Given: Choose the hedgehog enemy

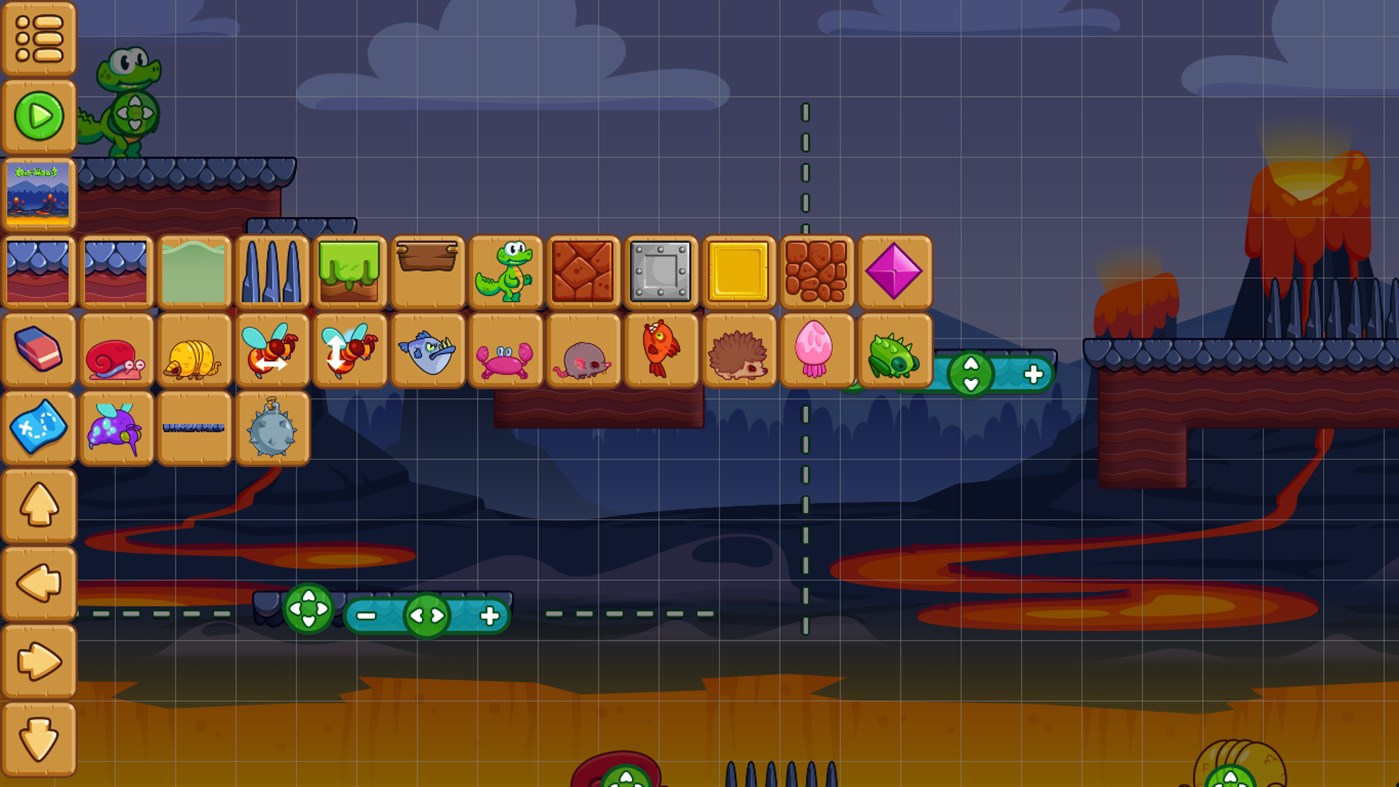Looking at the screenshot, I should pyautogui.click(x=739, y=350).
